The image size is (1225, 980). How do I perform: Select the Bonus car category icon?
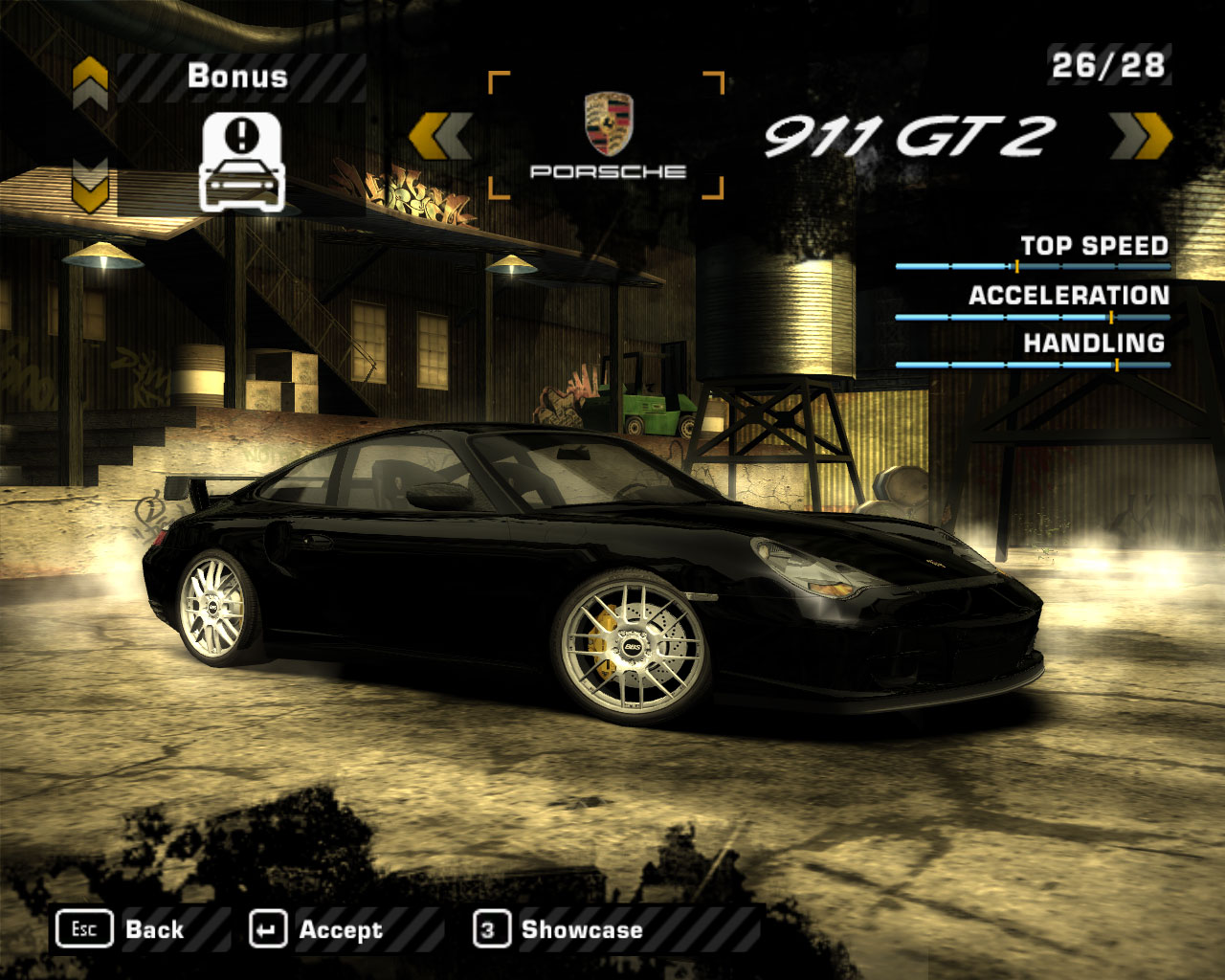tap(241, 161)
